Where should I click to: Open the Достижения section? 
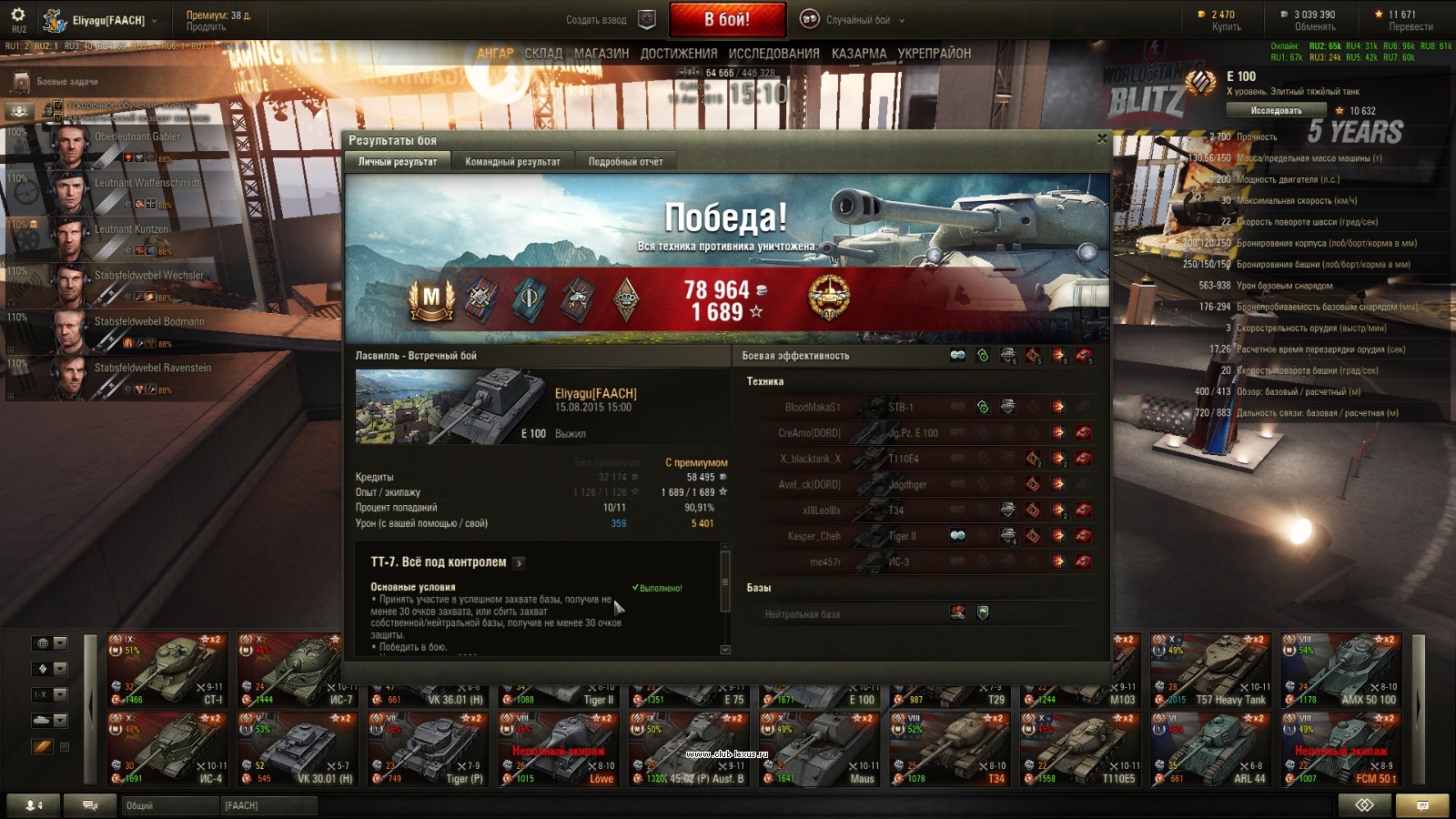679,54
